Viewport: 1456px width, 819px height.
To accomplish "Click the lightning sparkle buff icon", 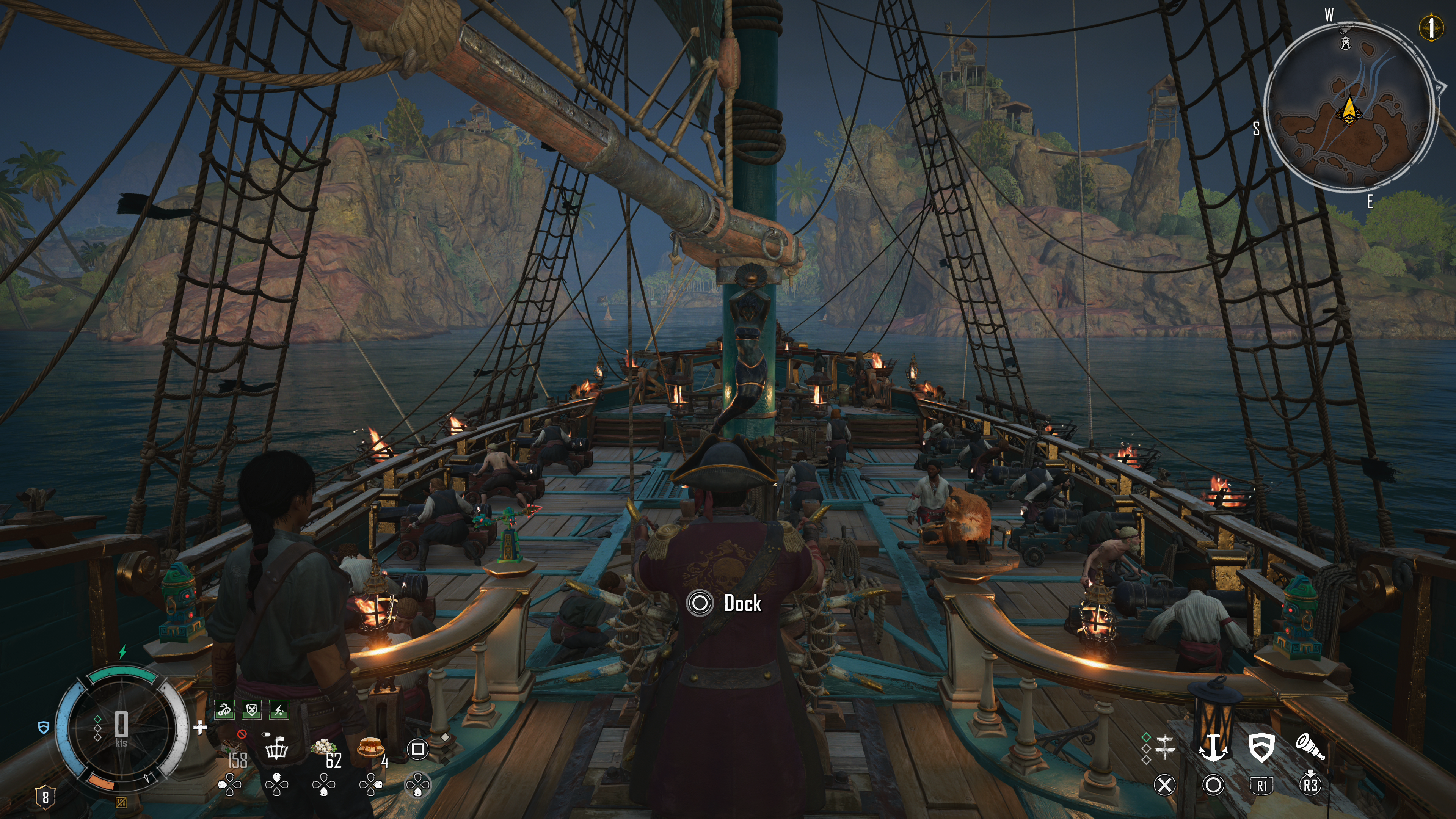I will 279,710.
